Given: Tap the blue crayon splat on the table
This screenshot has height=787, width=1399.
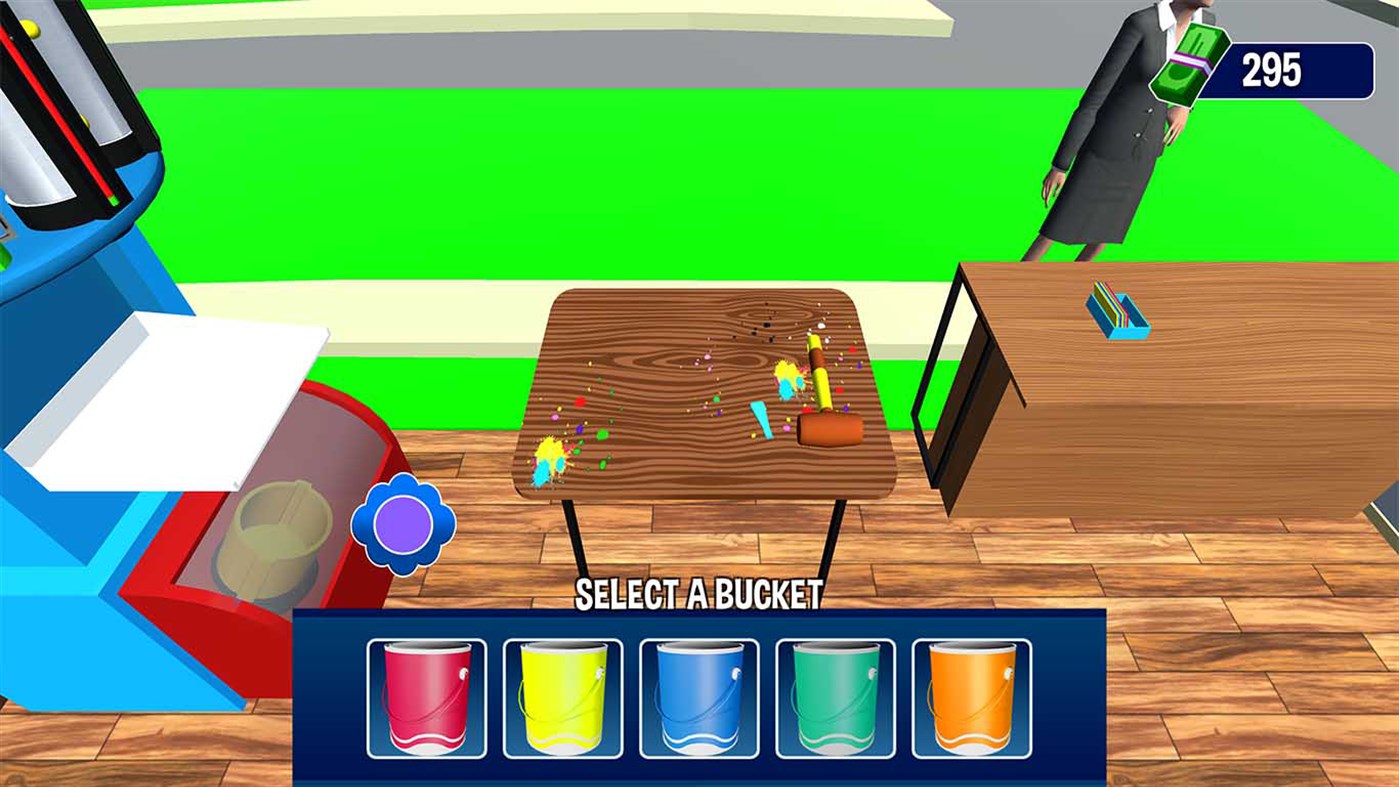Looking at the screenshot, I should (x=762, y=420).
